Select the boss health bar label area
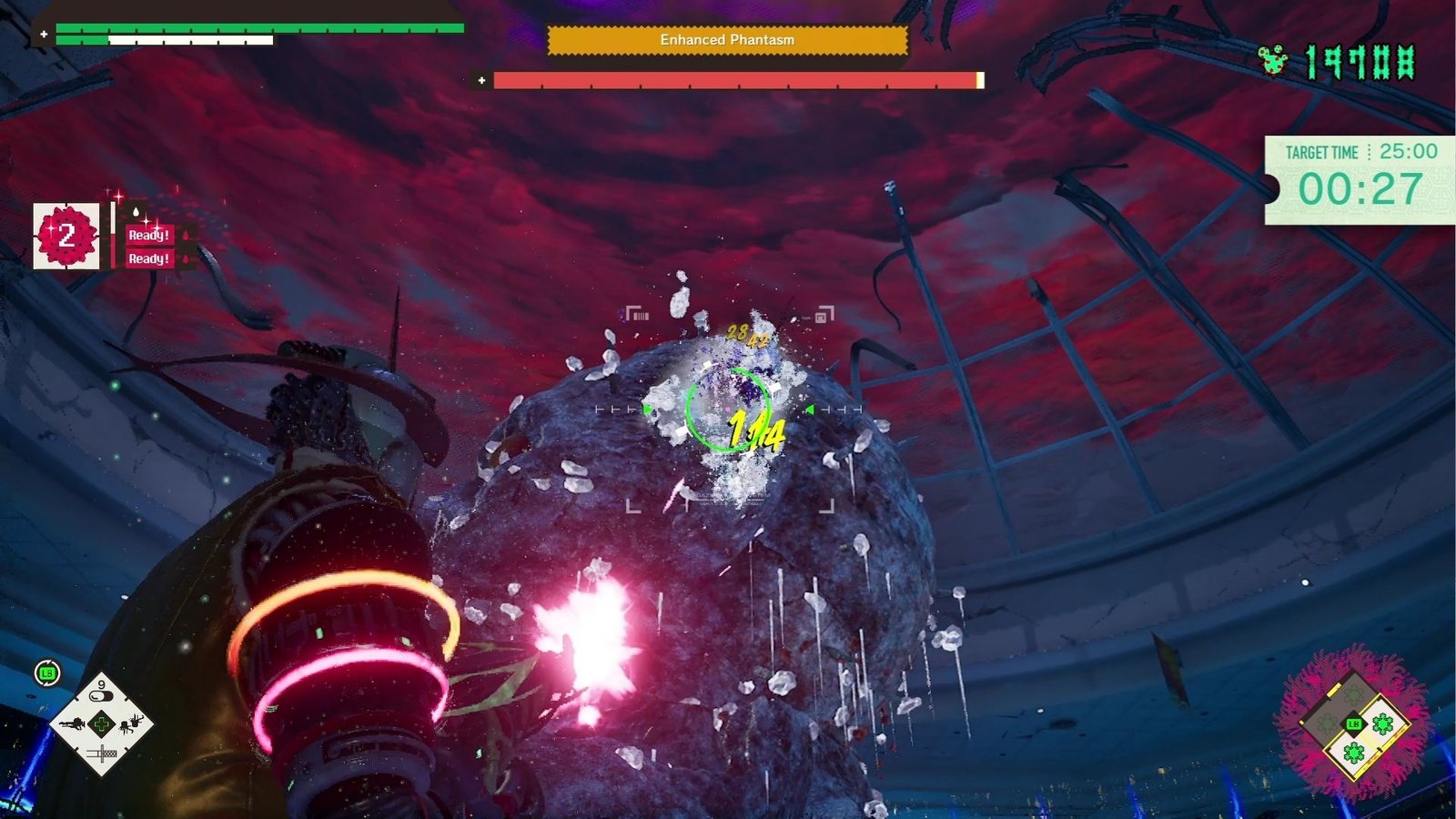Screen dimensions: 1456x819 coord(728,81)
